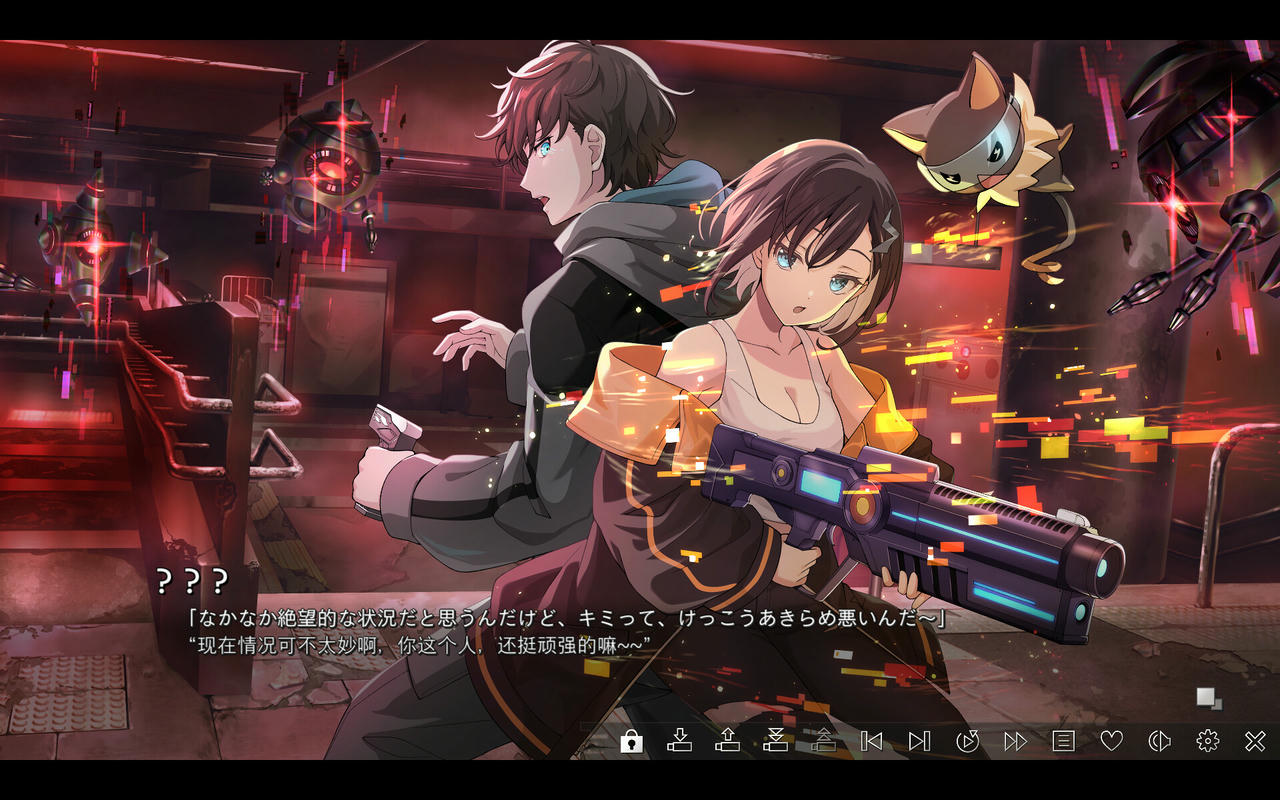Activate fast-forward skip mode
1280x800 pixels.
click(x=1015, y=741)
